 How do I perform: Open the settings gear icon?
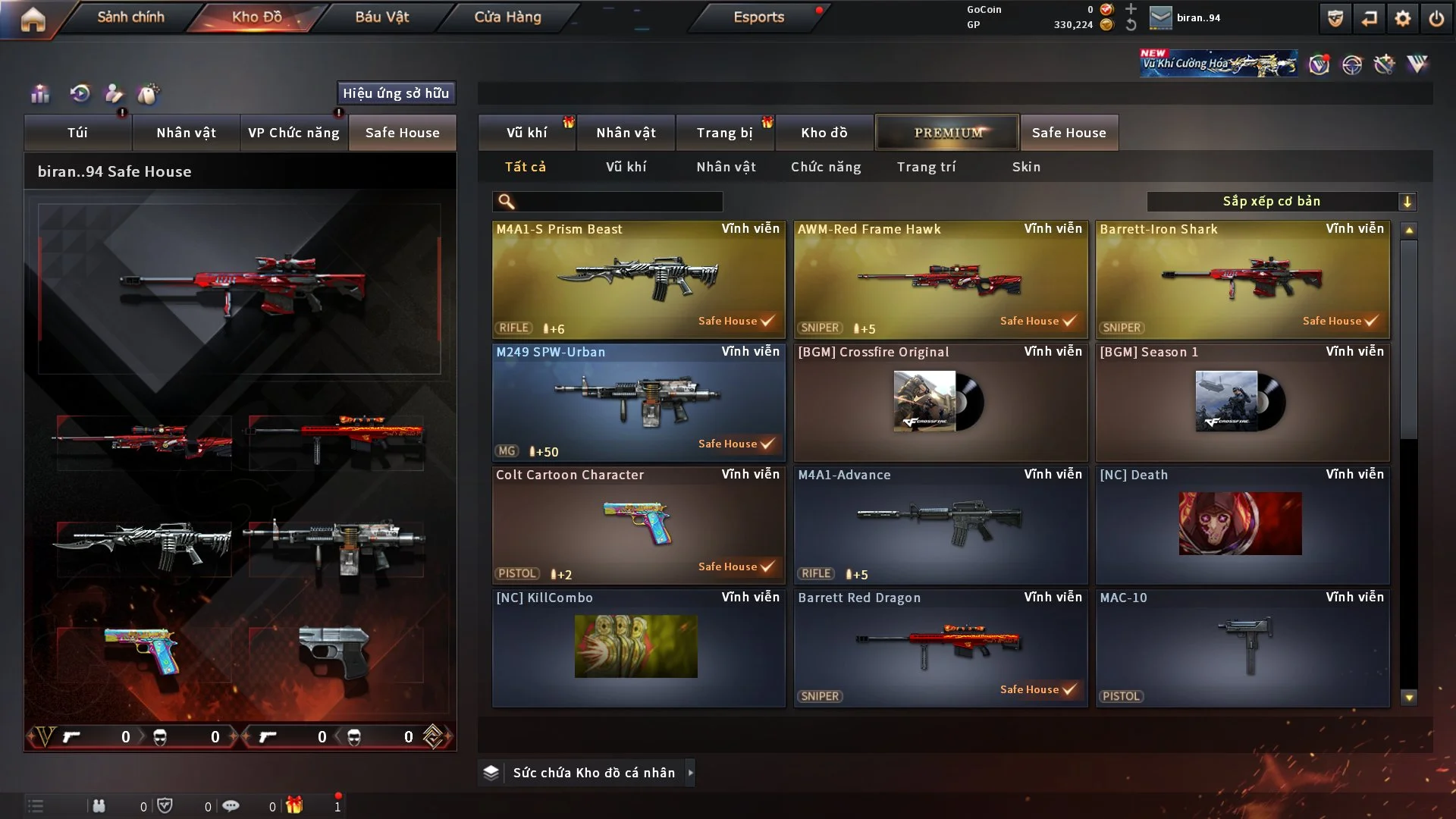click(x=1403, y=18)
